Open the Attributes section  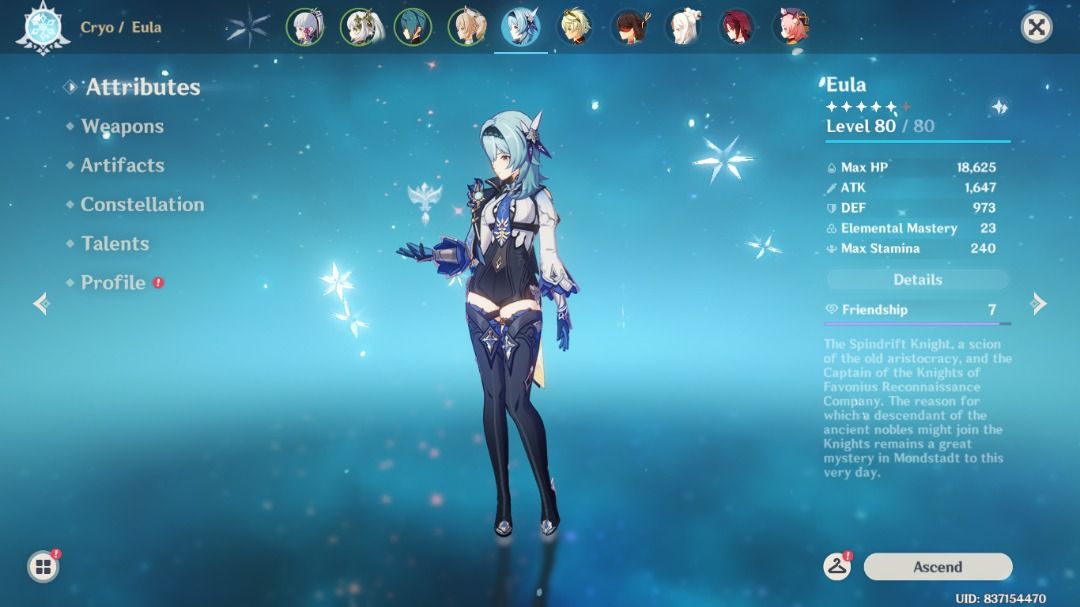(x=142, y=87)
